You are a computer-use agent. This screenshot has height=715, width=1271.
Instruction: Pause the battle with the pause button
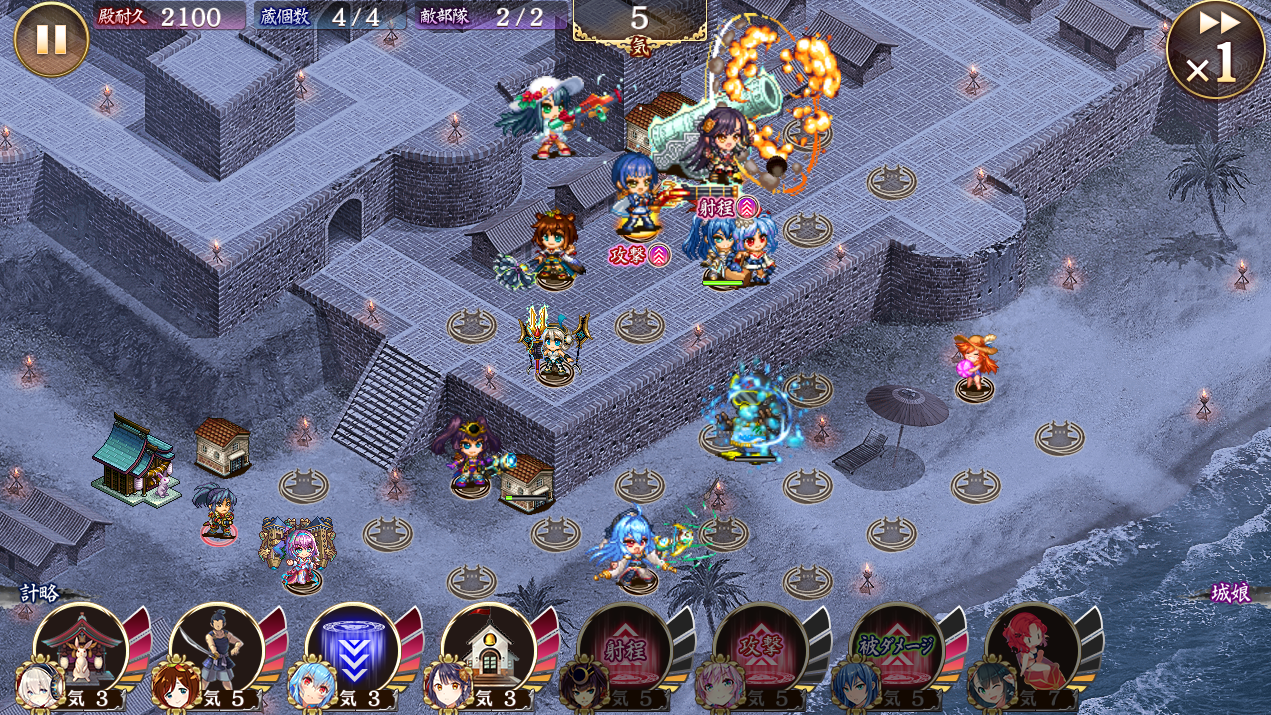pyautogui.click(x=51, y=39)
